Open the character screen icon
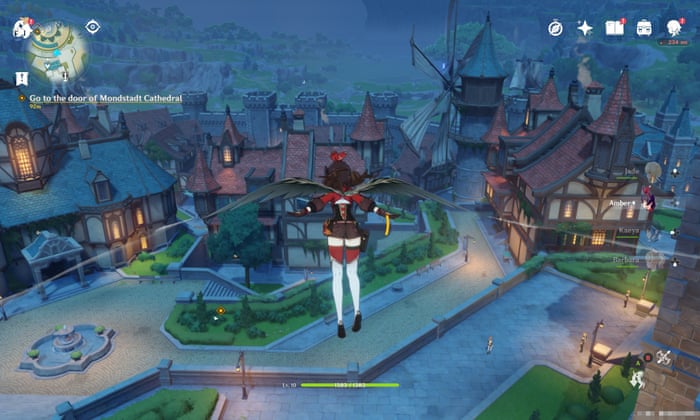Viewport: 700px width, 420px height. 675,28
